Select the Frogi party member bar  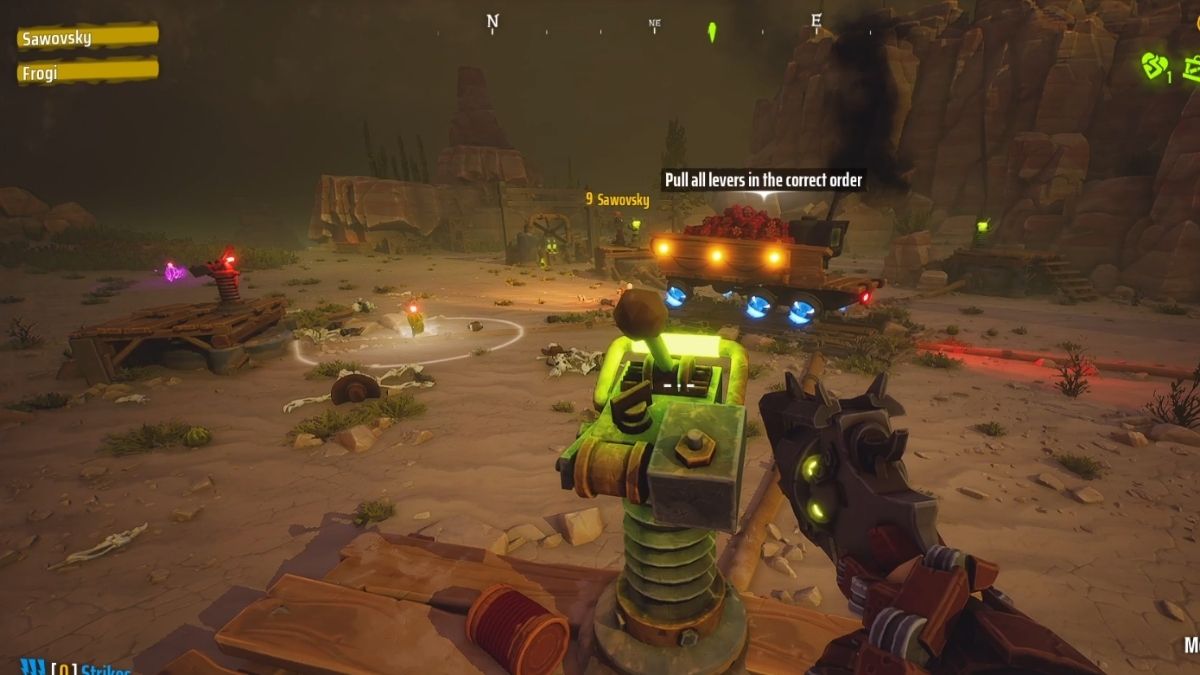[x=87, y=72]
